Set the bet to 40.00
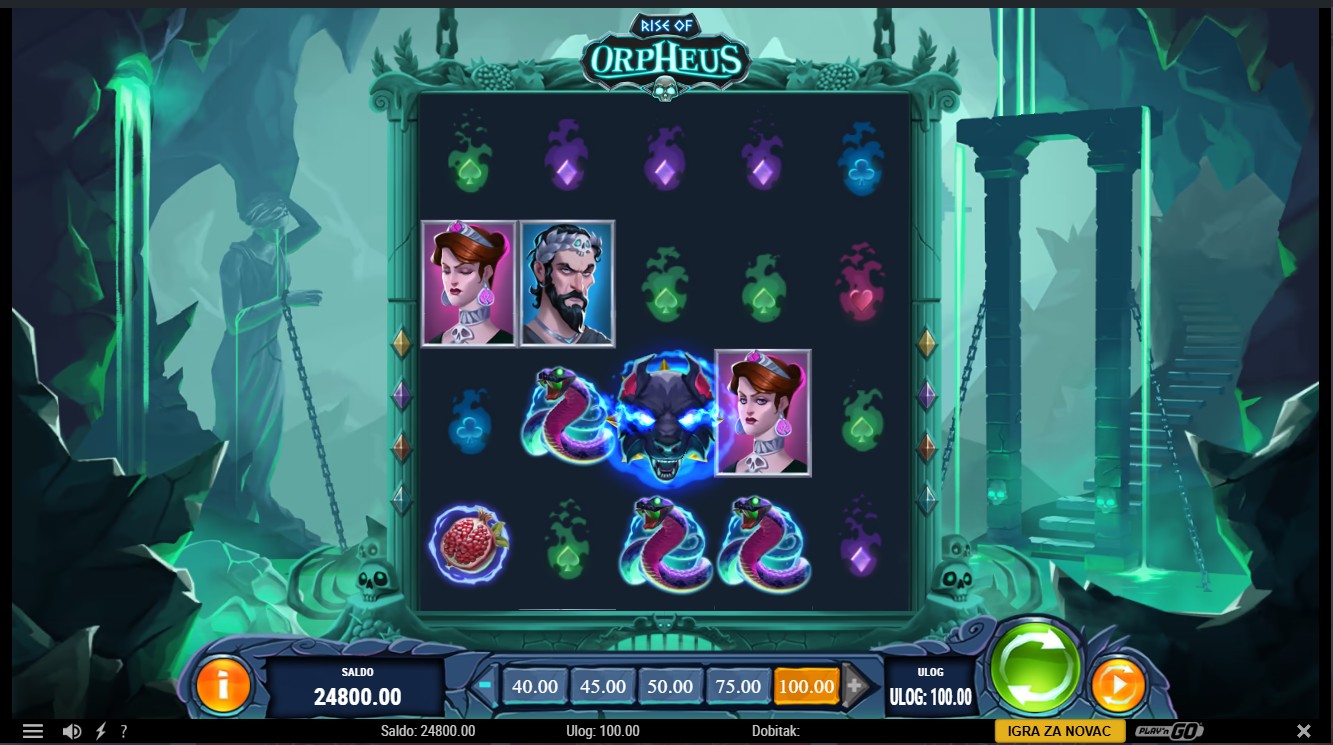Screen dimensions: 1333x745 [535, 687]
